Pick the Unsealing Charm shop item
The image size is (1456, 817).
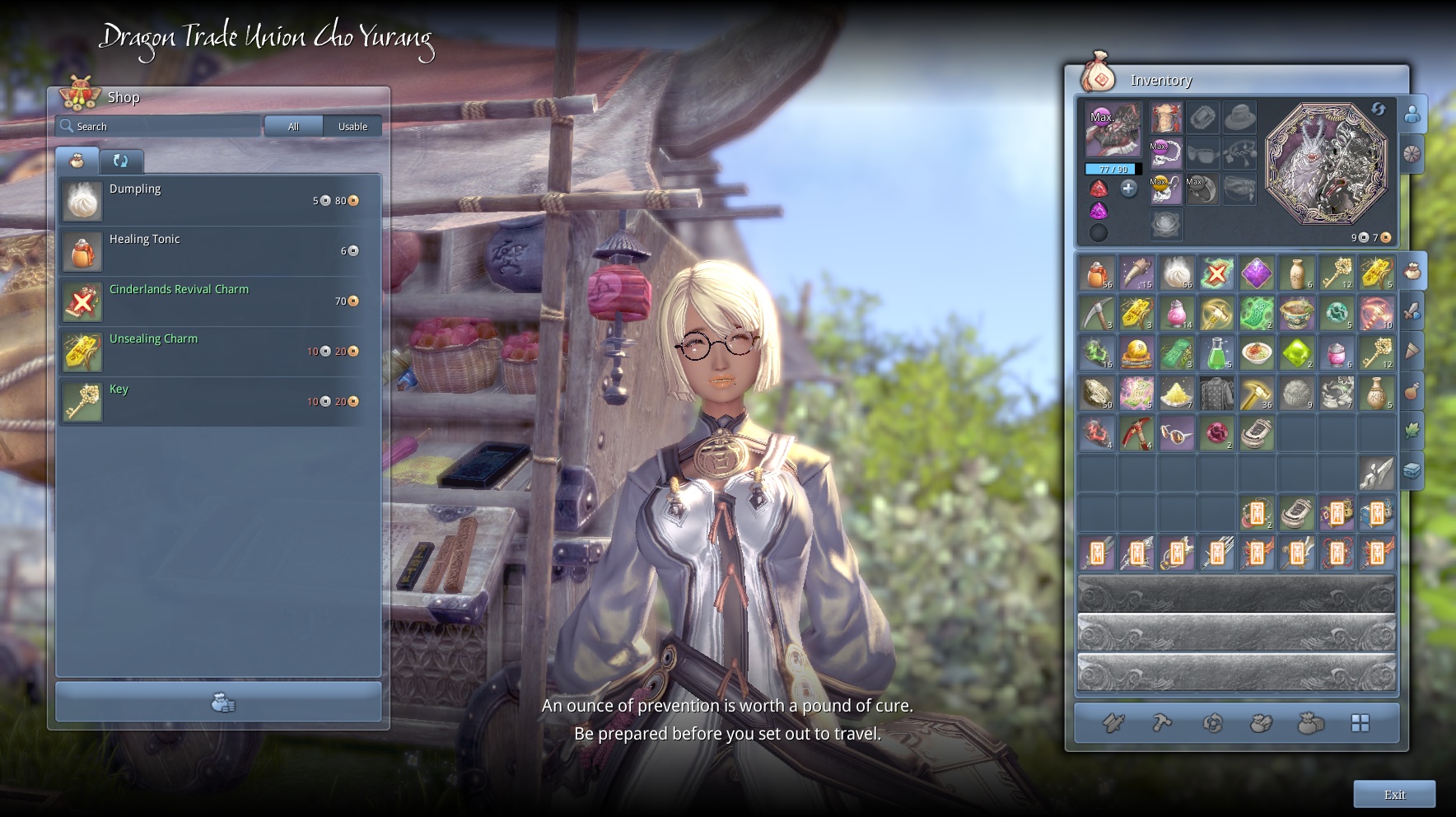[x=219, y=352]
